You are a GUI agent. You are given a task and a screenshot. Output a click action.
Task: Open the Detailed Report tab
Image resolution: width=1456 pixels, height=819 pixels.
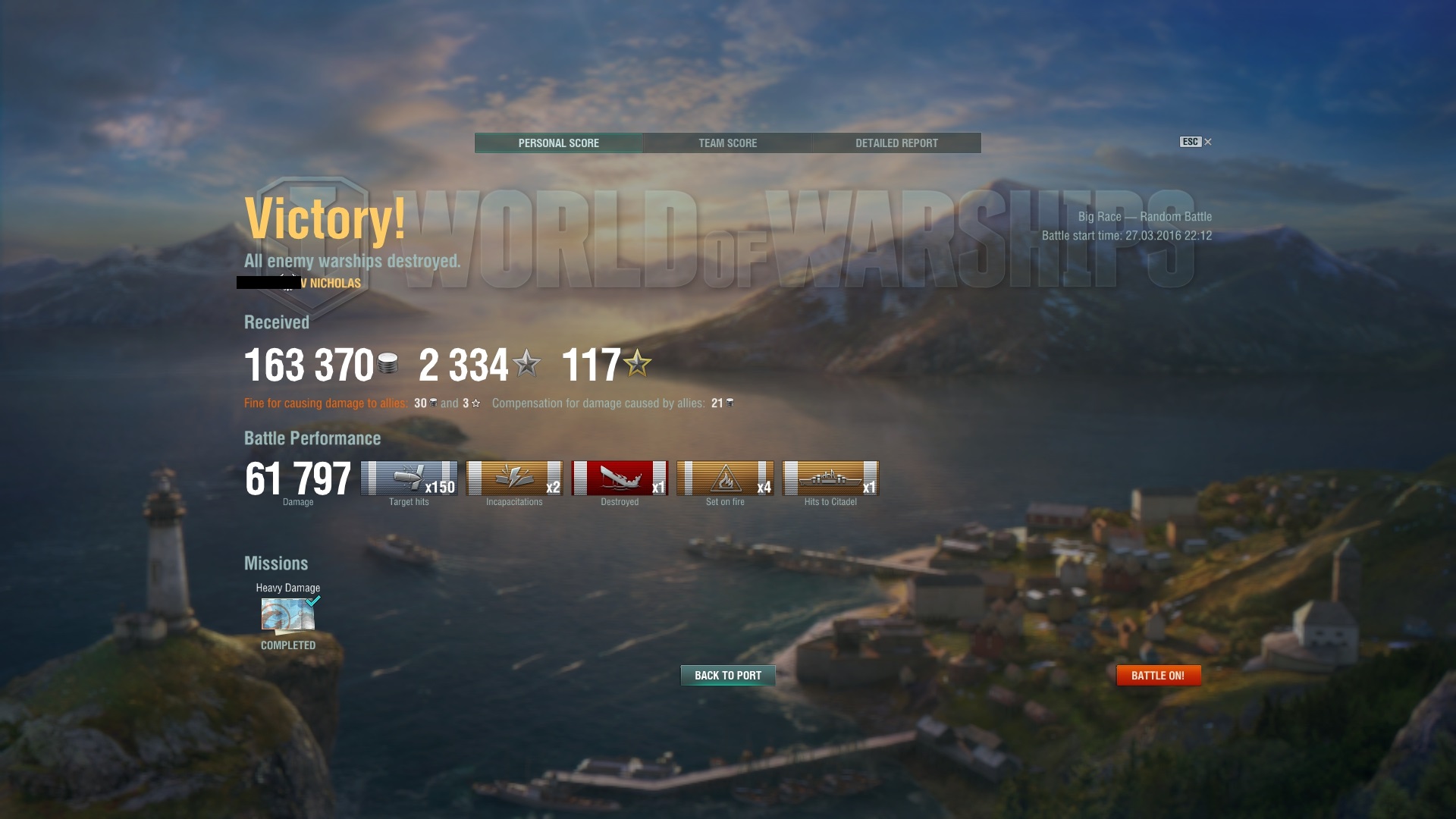point(896,143)
